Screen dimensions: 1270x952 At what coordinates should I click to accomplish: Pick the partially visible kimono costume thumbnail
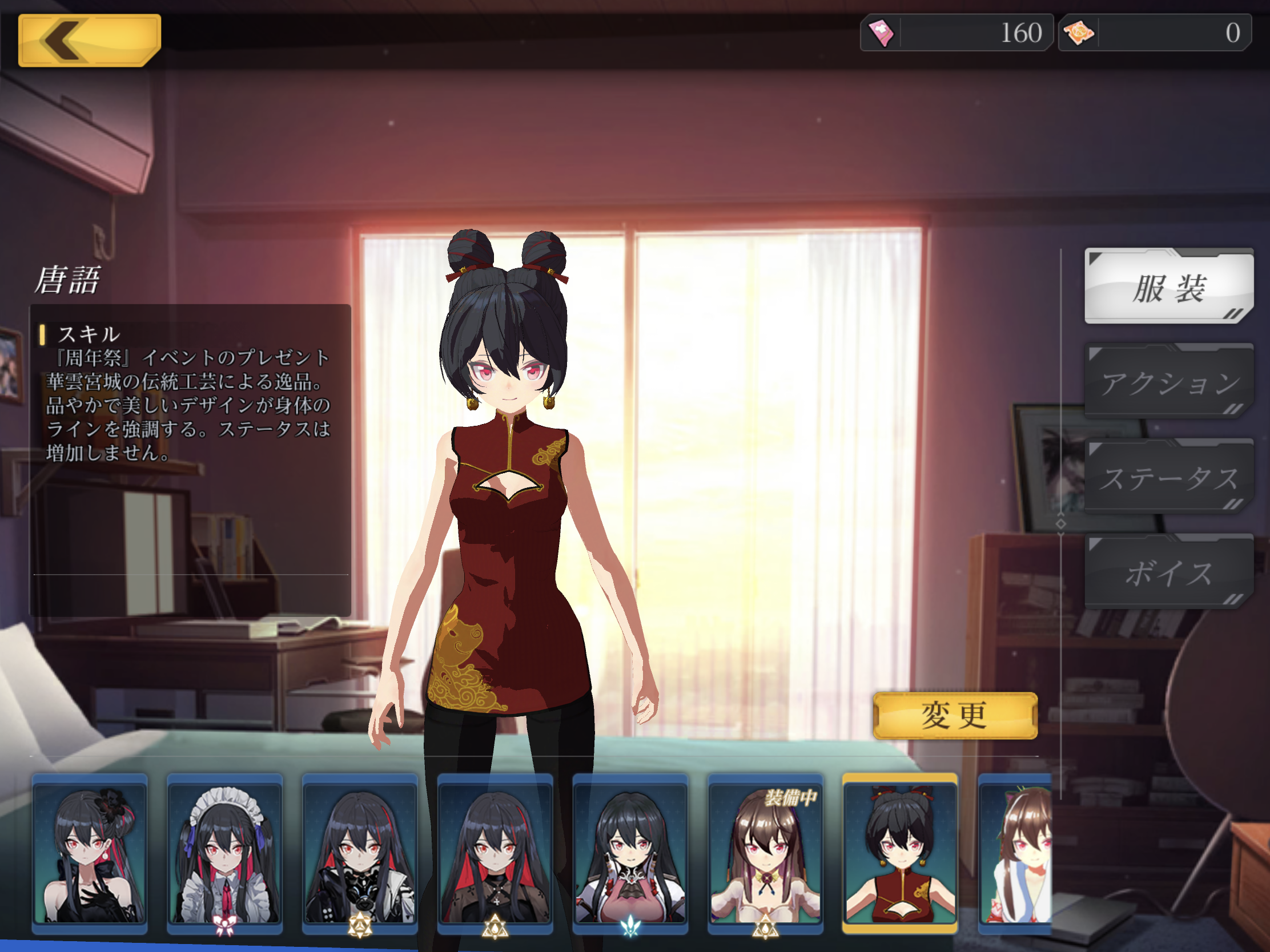[1015, 853]
